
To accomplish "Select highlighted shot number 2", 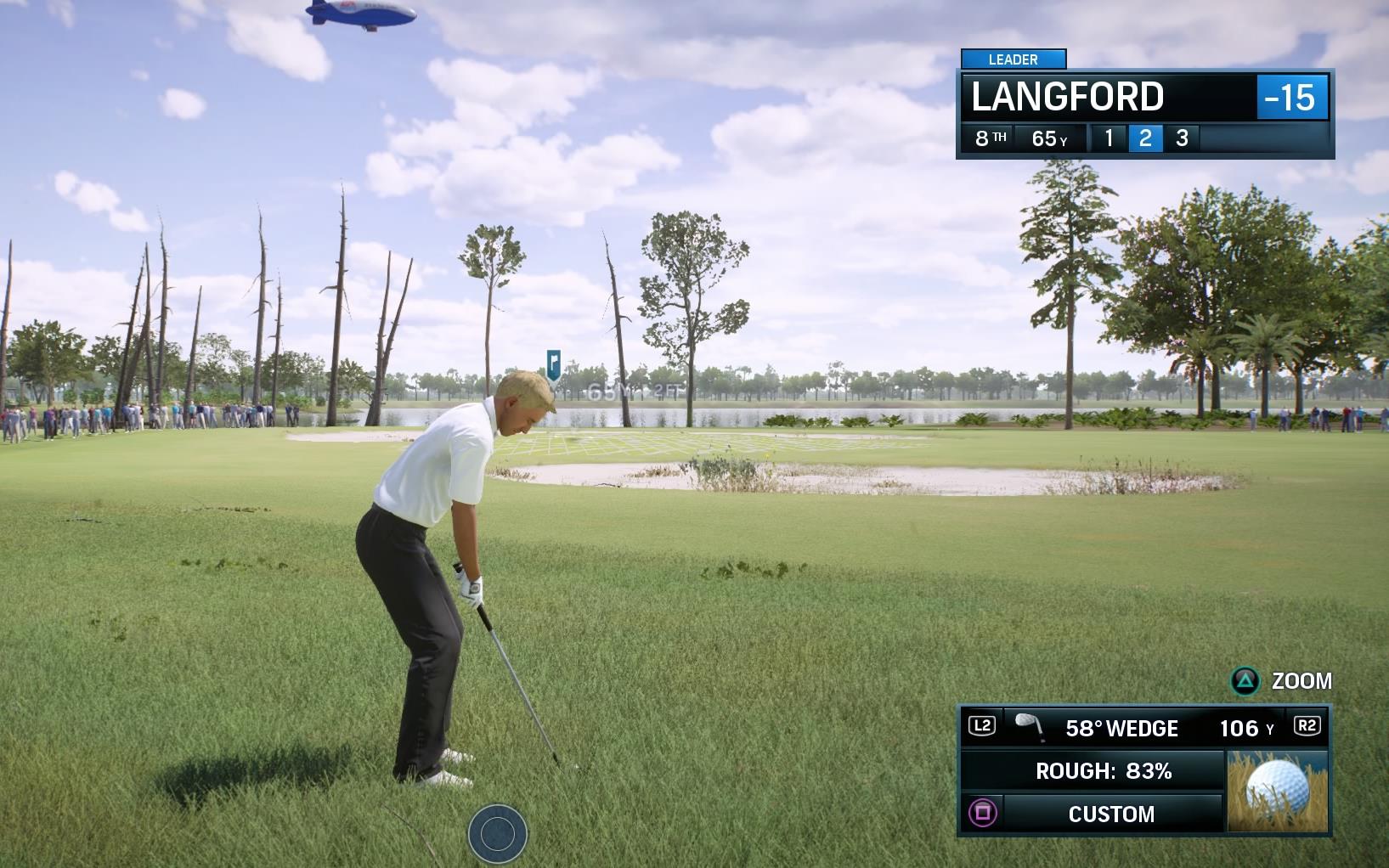I will 1145,138.
